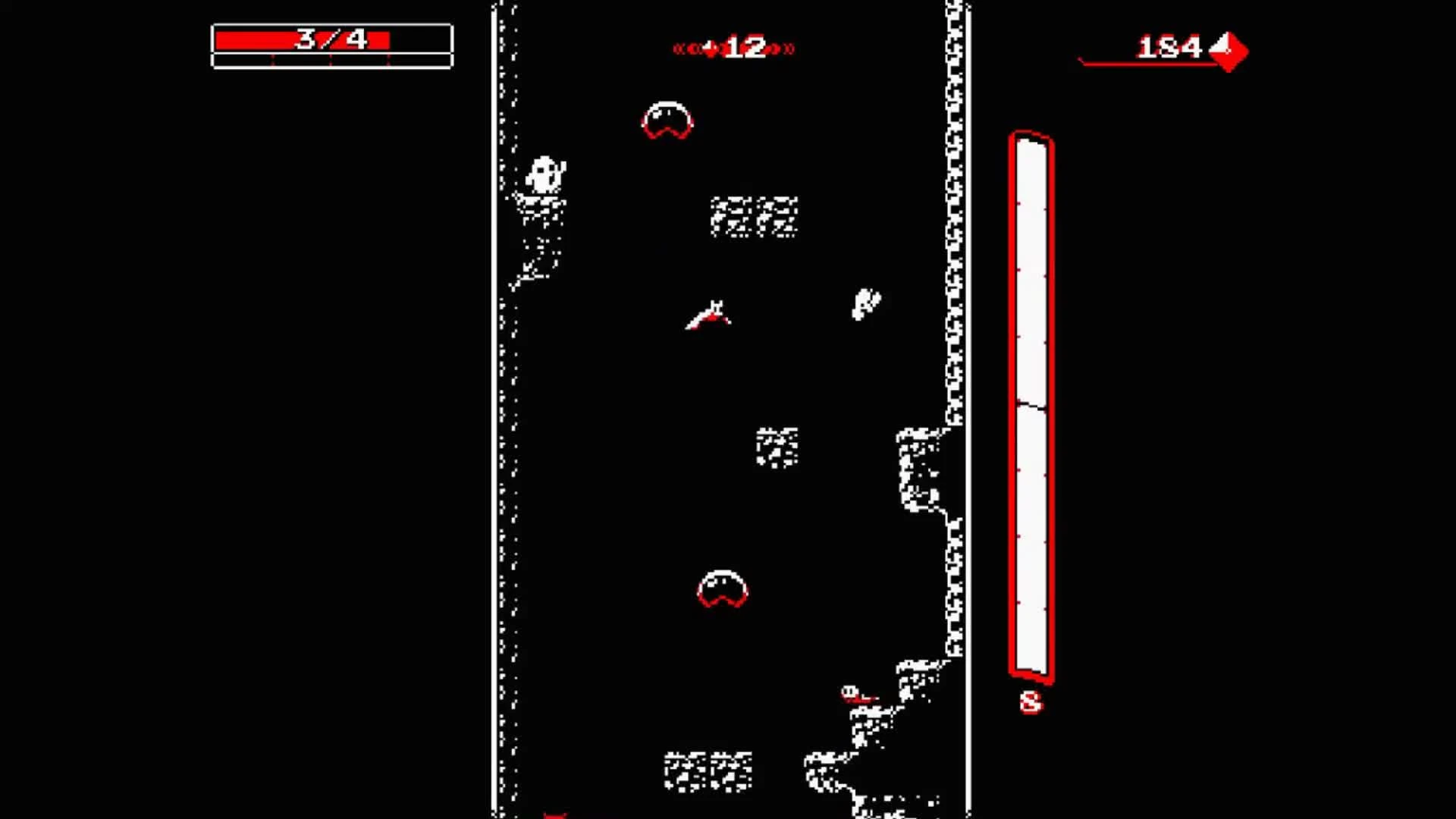Click the heart icon in the combo counter
The width and height of the screenshot is (1456, 819).
click(708, 48)
